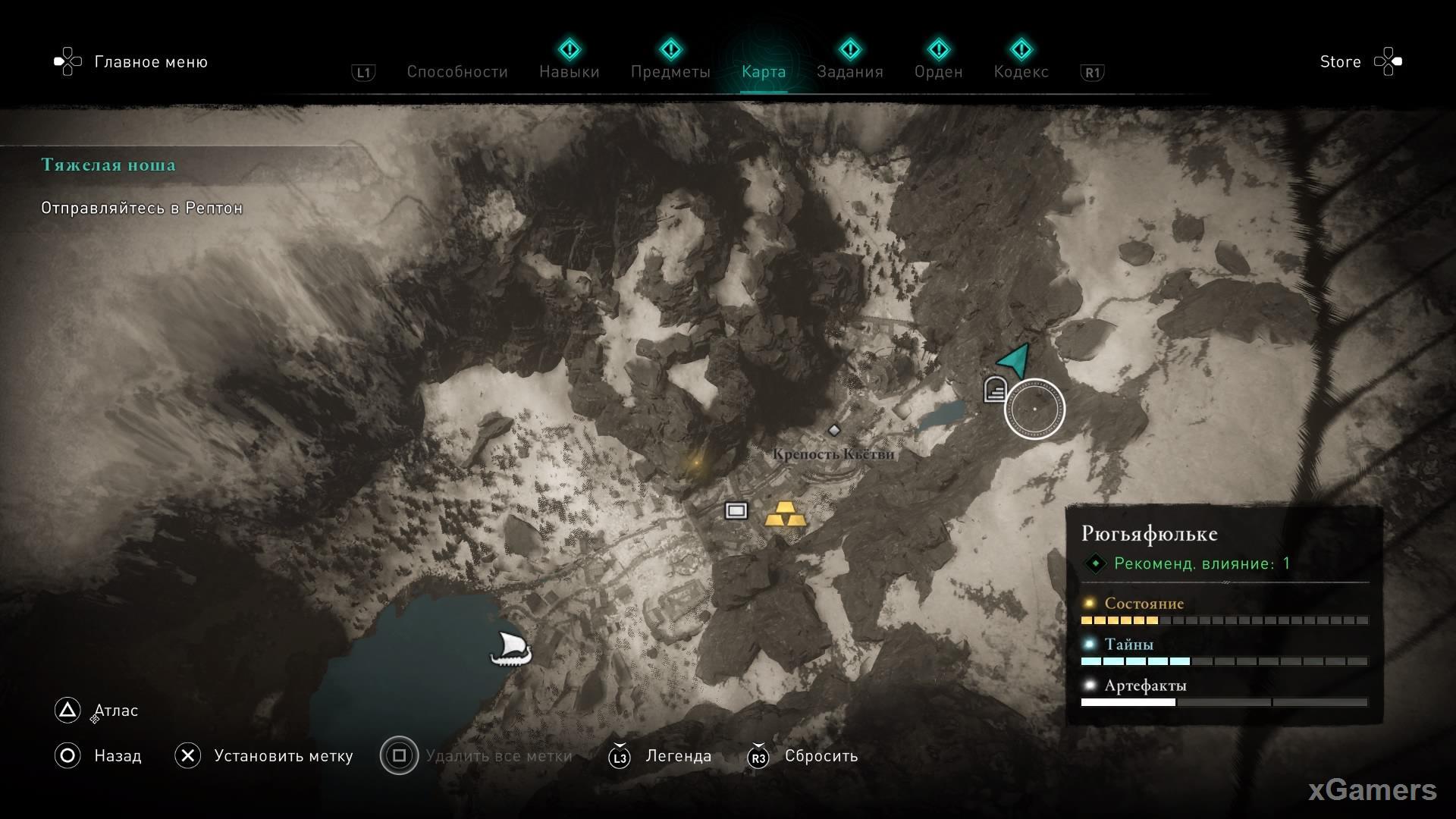The width and height of the screenshot is (1456, 819).
Task: Go to Главное меню
Action: click(x=150, y=62)
